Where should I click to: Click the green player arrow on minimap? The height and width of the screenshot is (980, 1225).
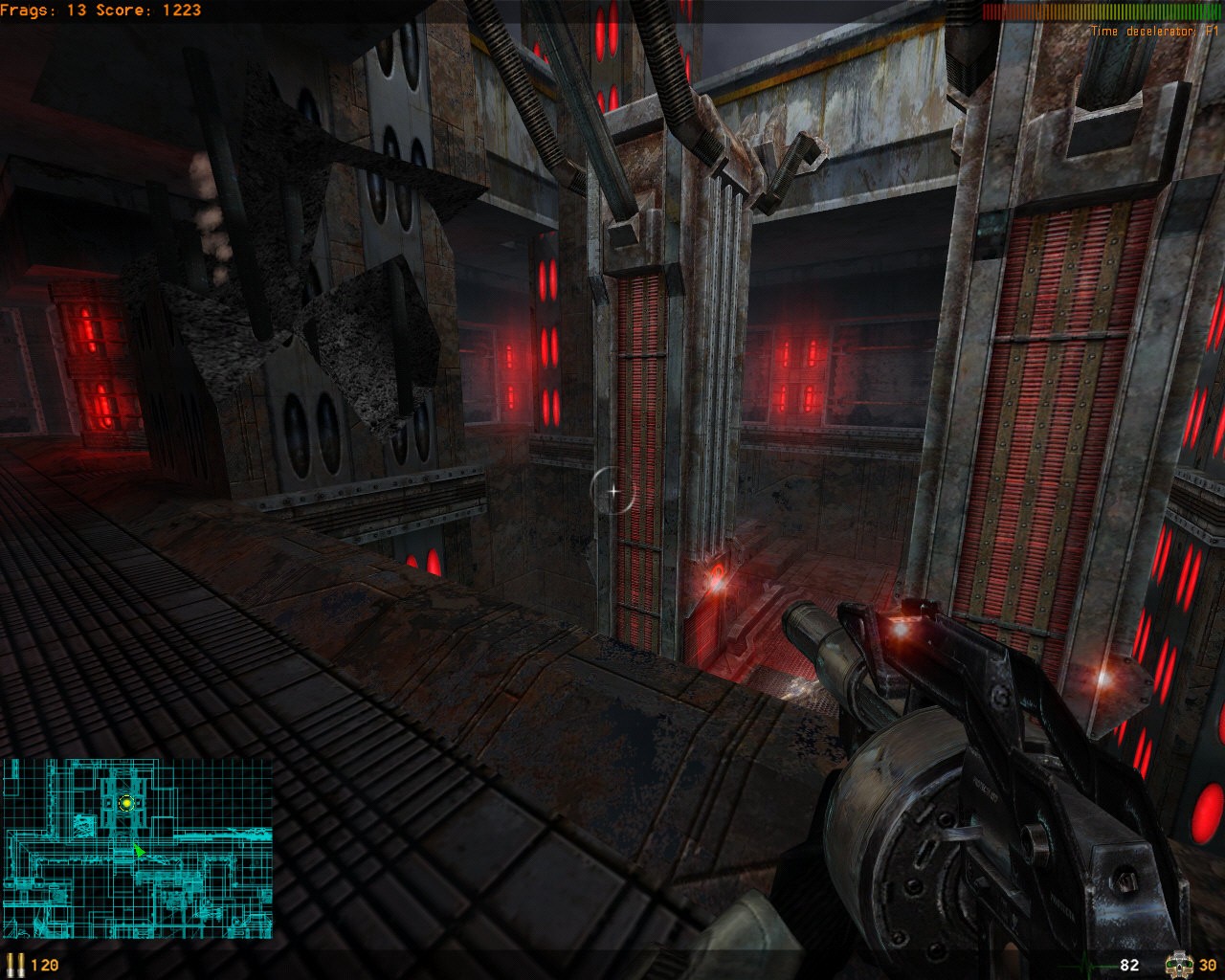[x=140, y=850]
